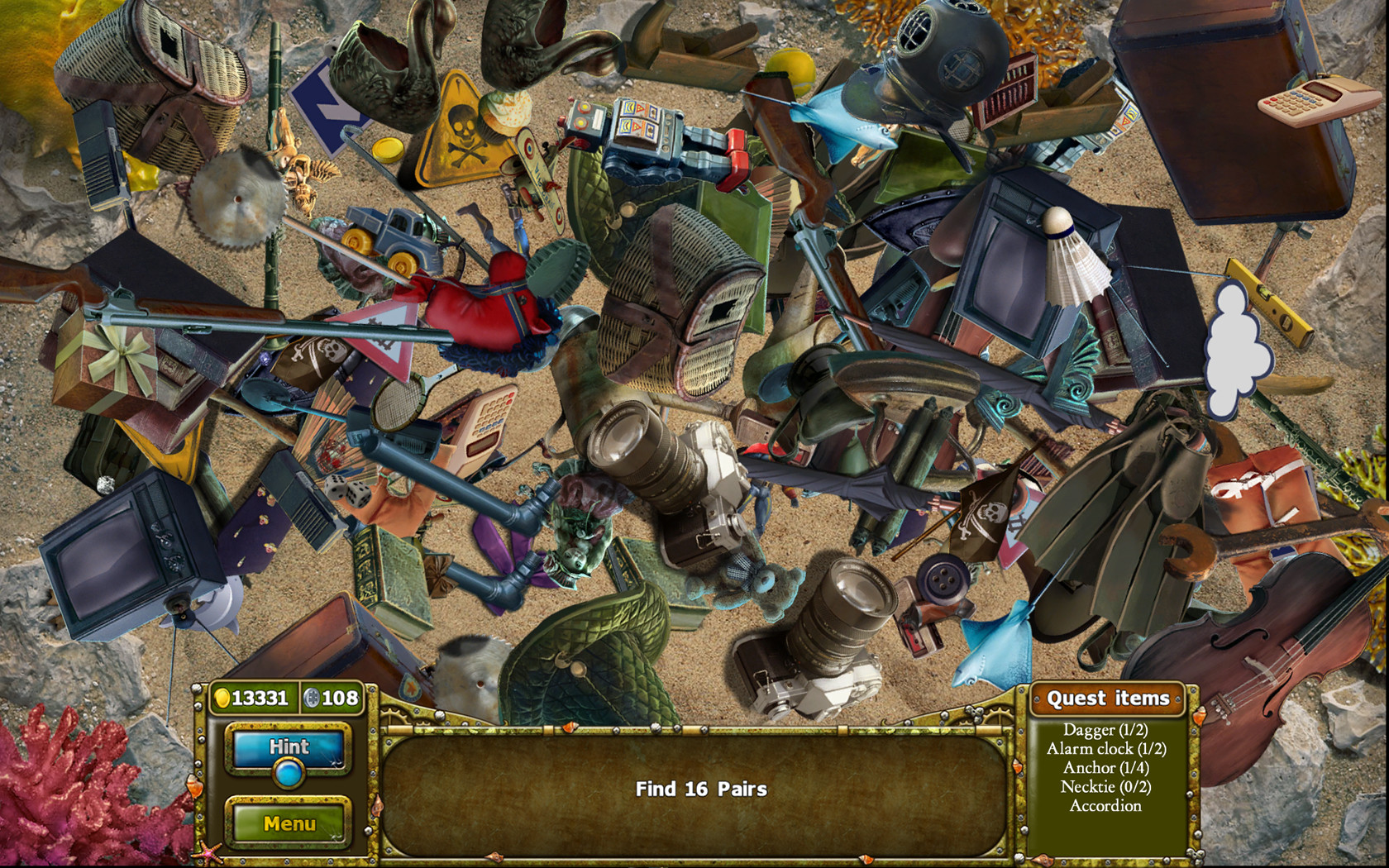Screen dimensions: 1389x868
Task: Click the Find 16 Pairs banner
Action: (x=700, y=789)
